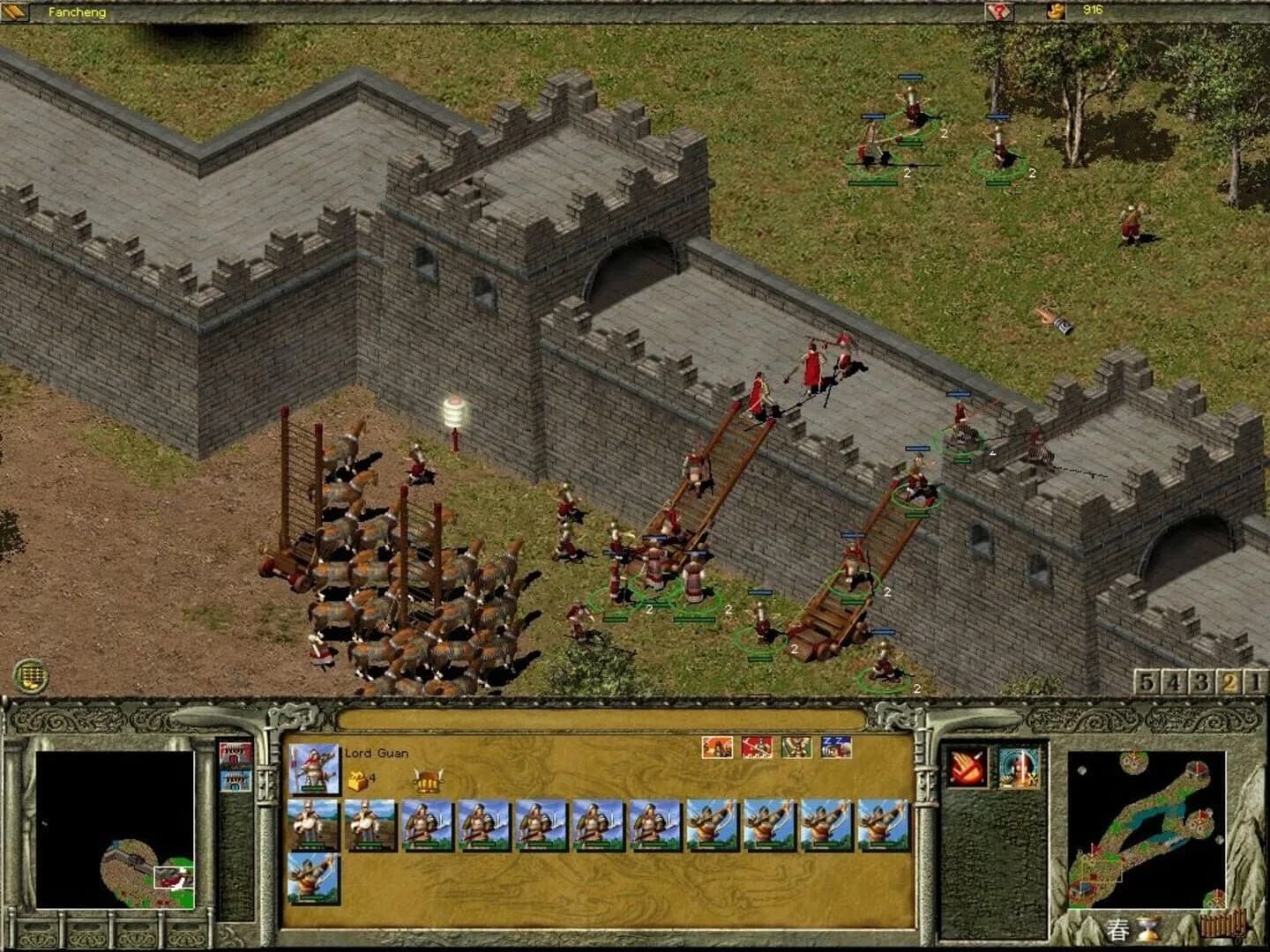Open the hero statue panel icon
Viewport: 1270px width, 952px height.
click(x=1020, y=767)
